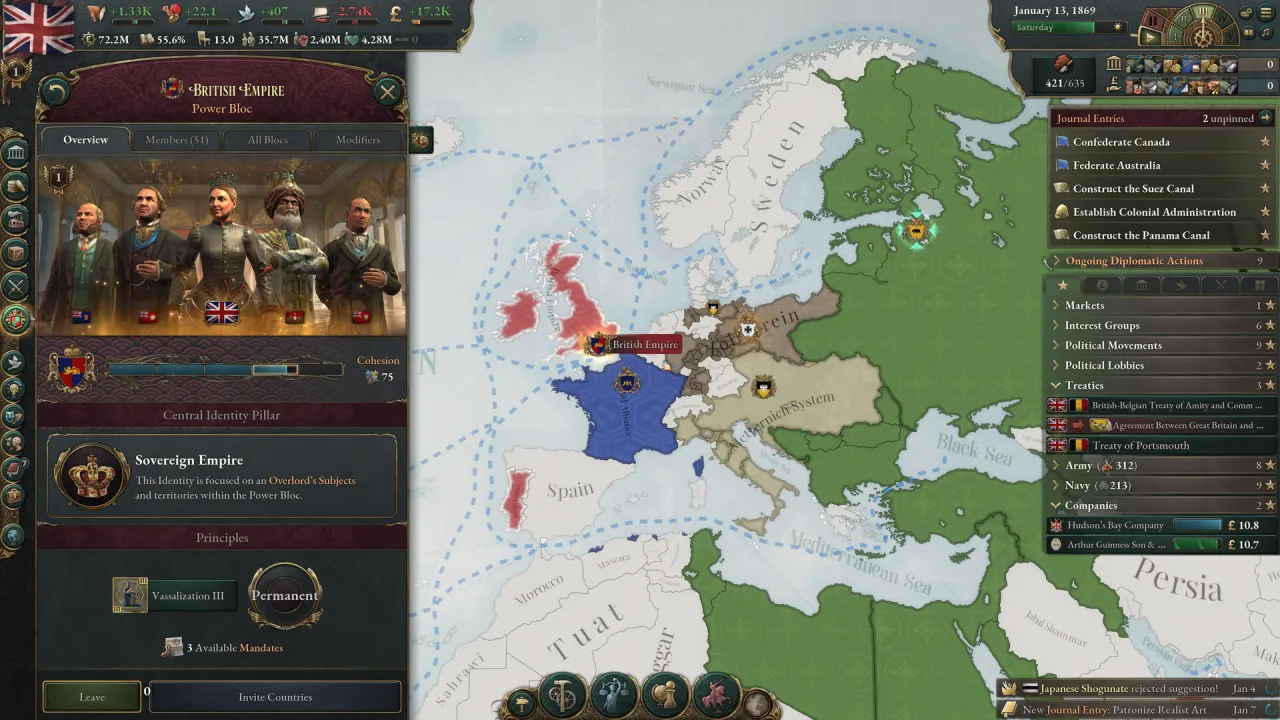Open the All Blocs tab
Viewport: 1280px width, 720px height.
tap(267, 140)
